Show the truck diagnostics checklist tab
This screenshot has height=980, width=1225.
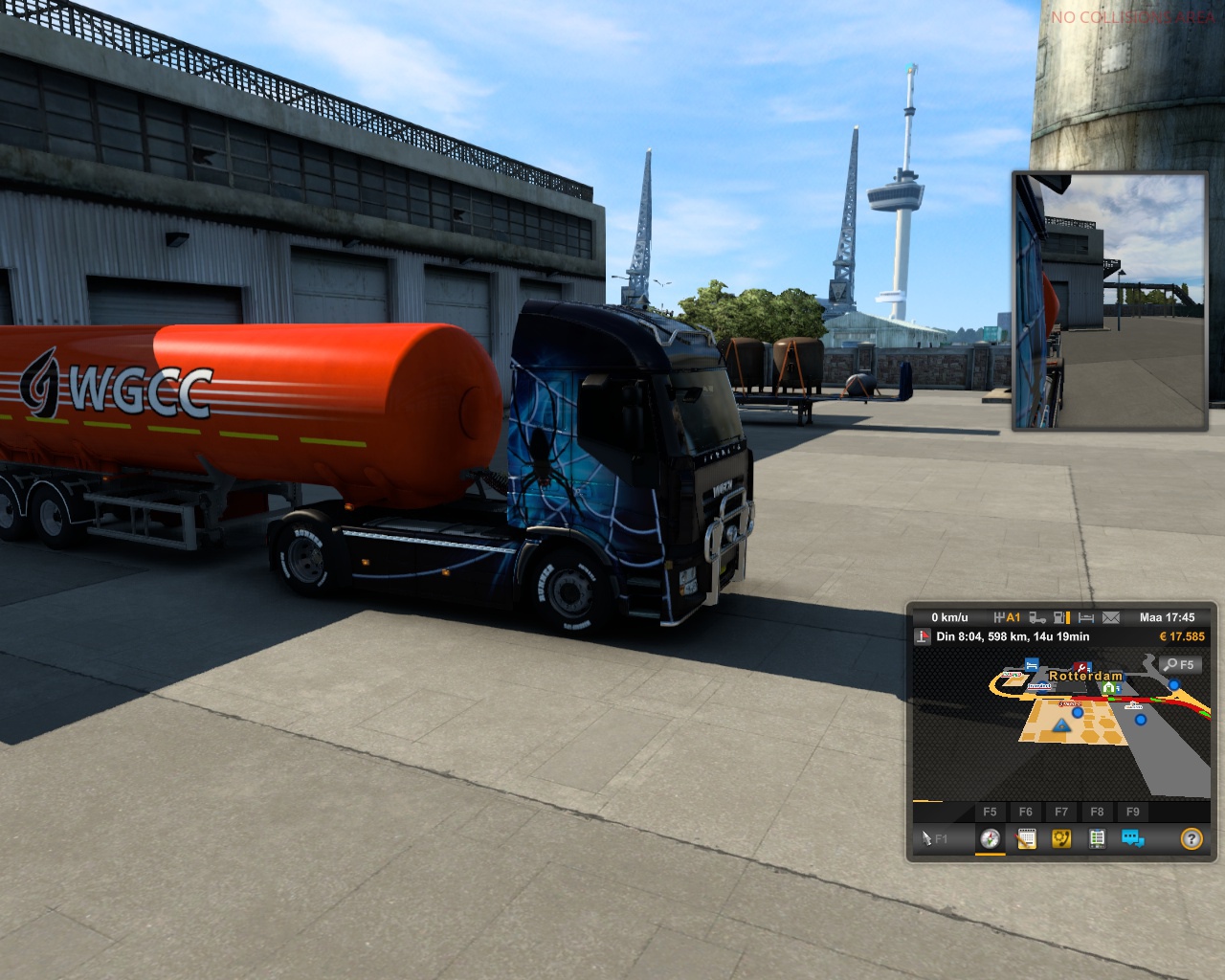tap(1097, 839)
